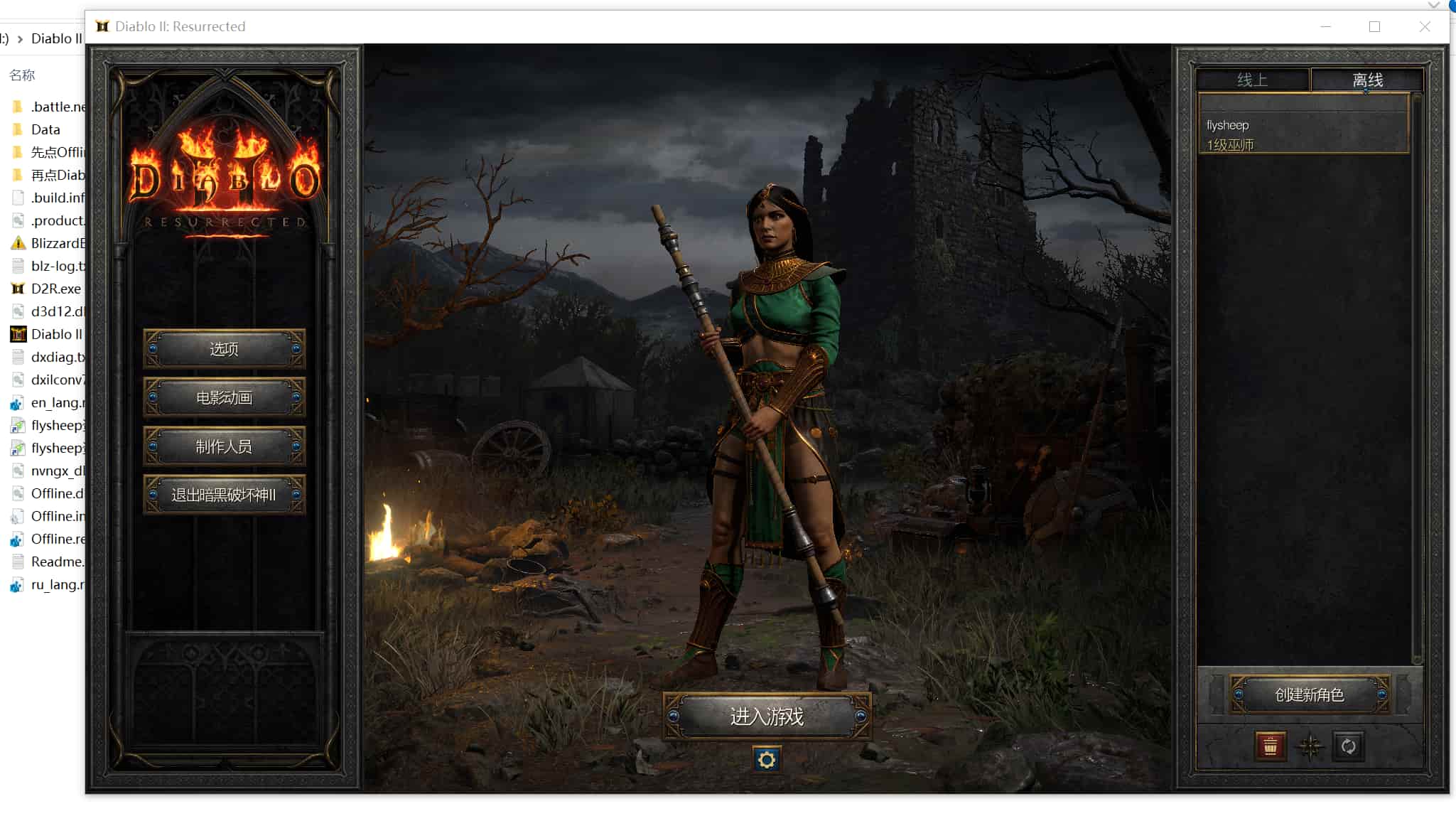
Task: Show the 制作人员 credits
Action: [x=224, y=446]
